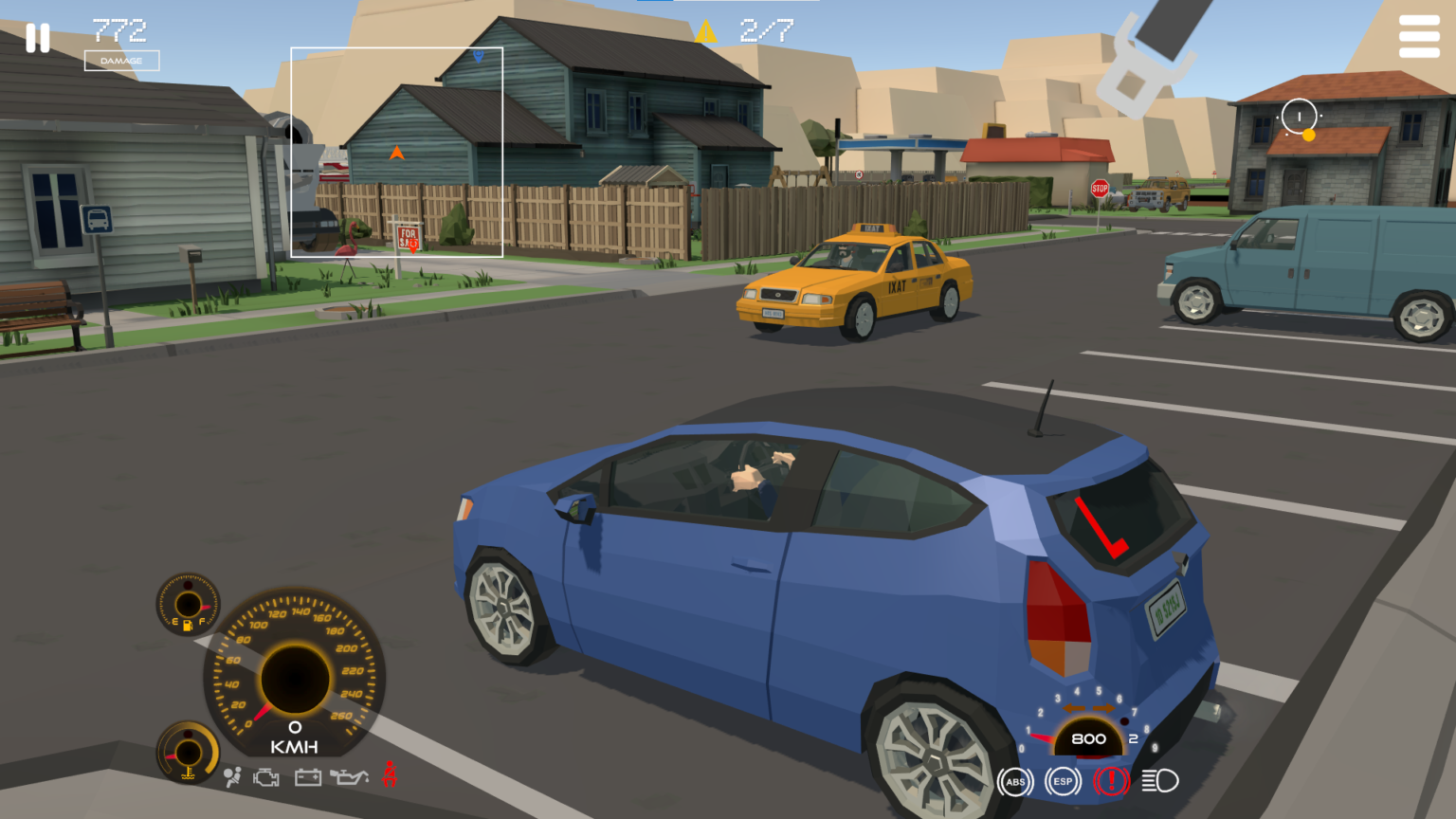Click the DAMAGE label under 772
The height and width of the screenshot is (819, 1456).
123,59
